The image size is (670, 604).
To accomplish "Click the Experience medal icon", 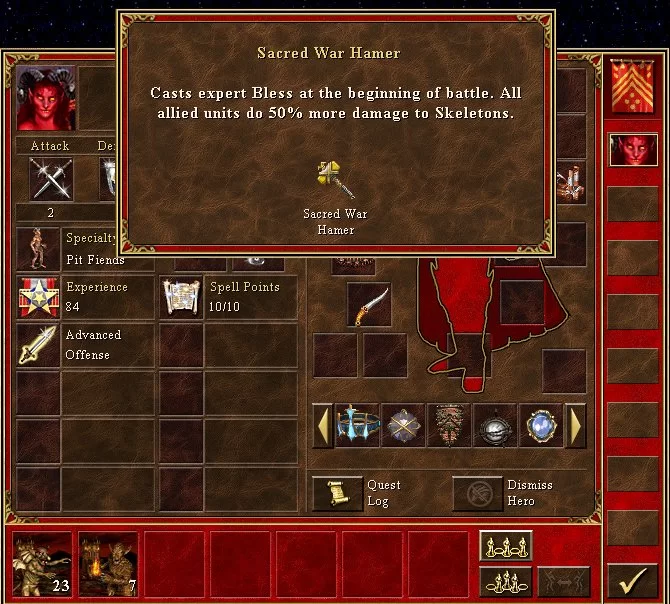I will (x=38, y=297).
